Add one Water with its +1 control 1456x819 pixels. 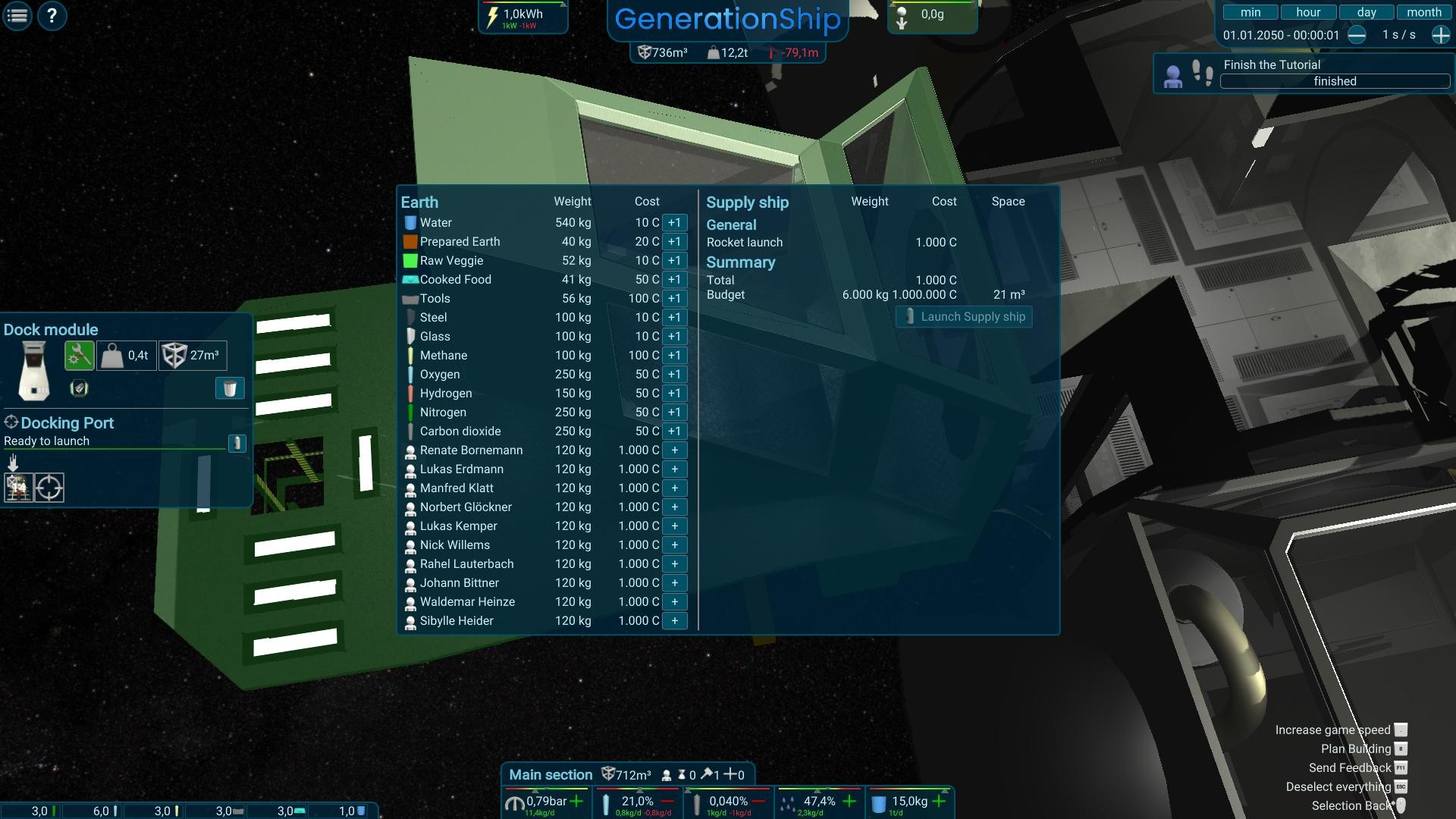[x=673, y=222]
